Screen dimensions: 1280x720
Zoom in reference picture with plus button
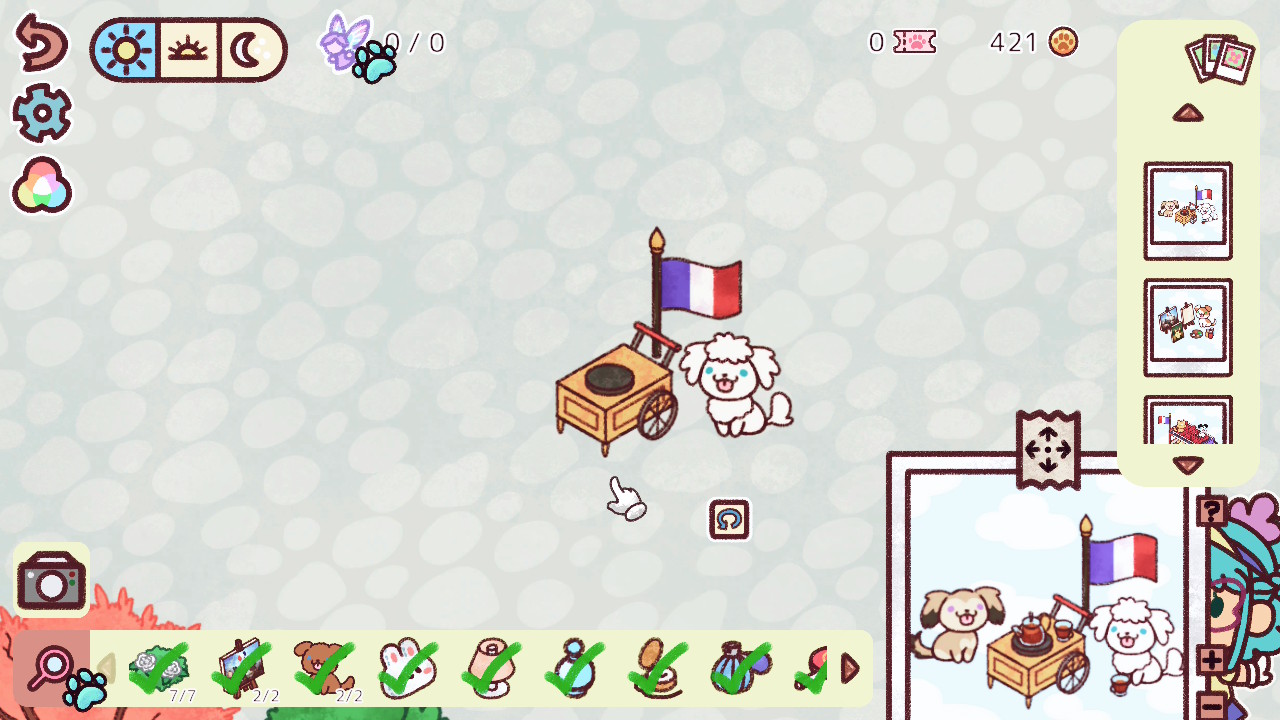coord(1211,660)
